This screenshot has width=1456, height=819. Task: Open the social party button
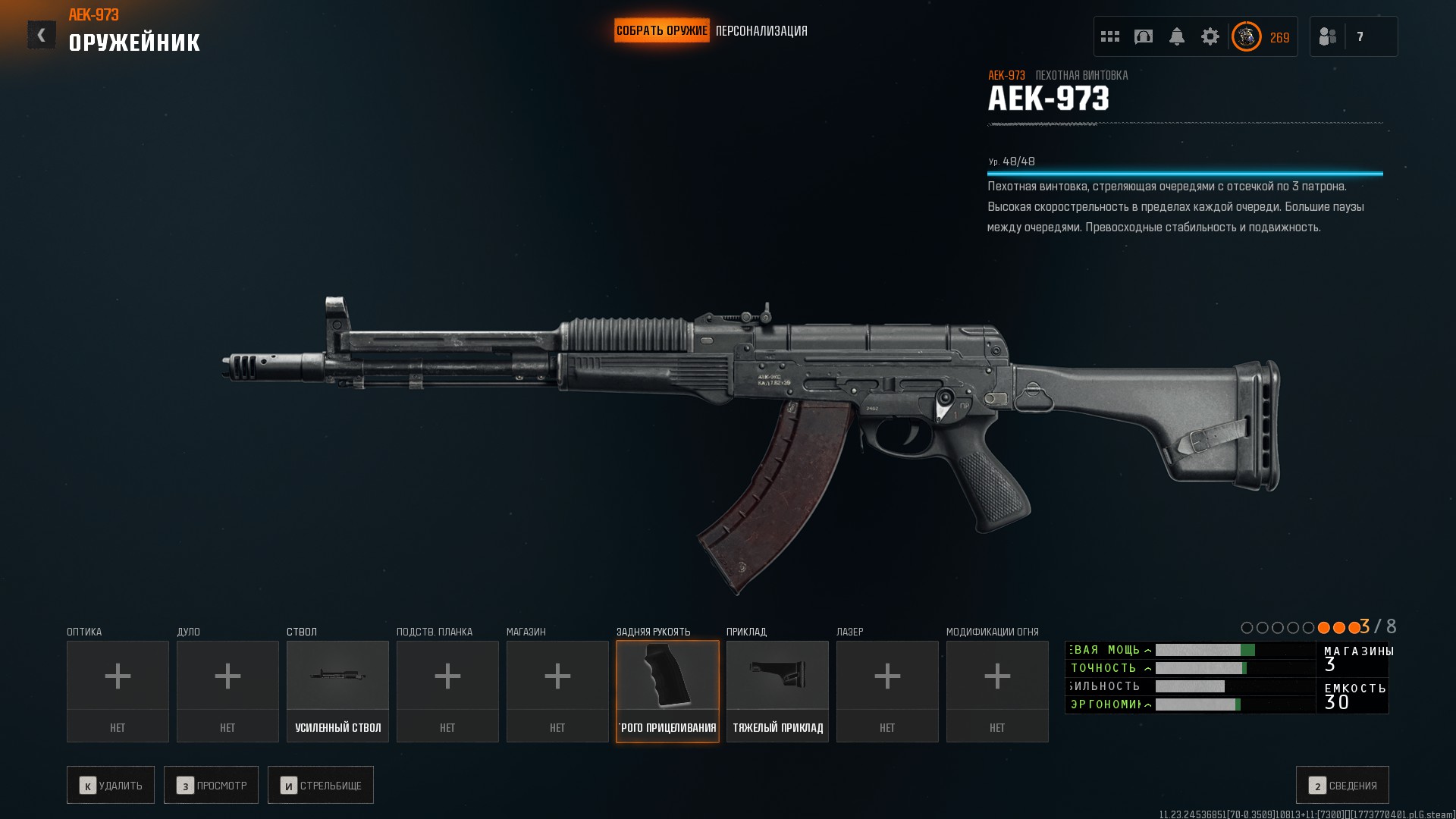[x=1329, y=36]
